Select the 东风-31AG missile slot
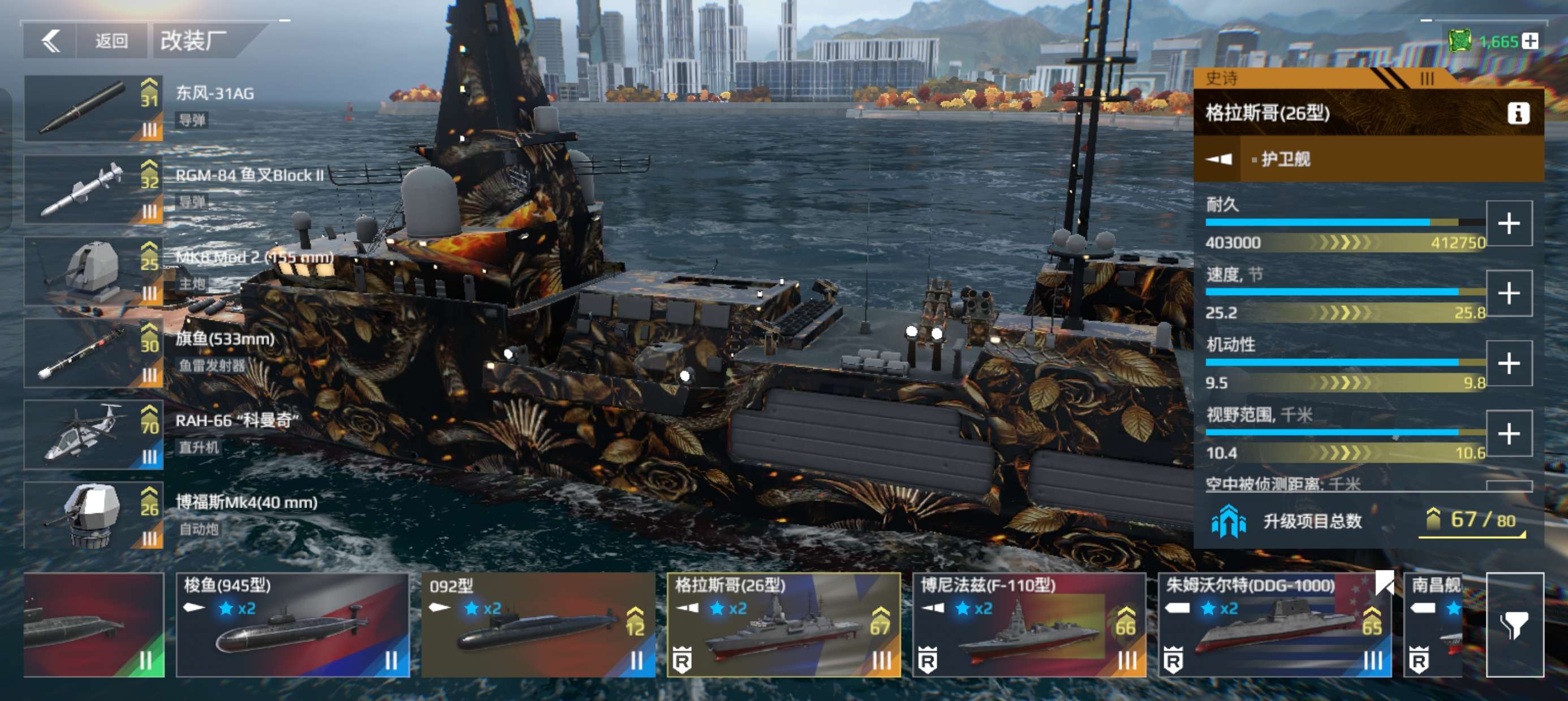Viewport: 1568px width, 701px height. pos(94,109)
